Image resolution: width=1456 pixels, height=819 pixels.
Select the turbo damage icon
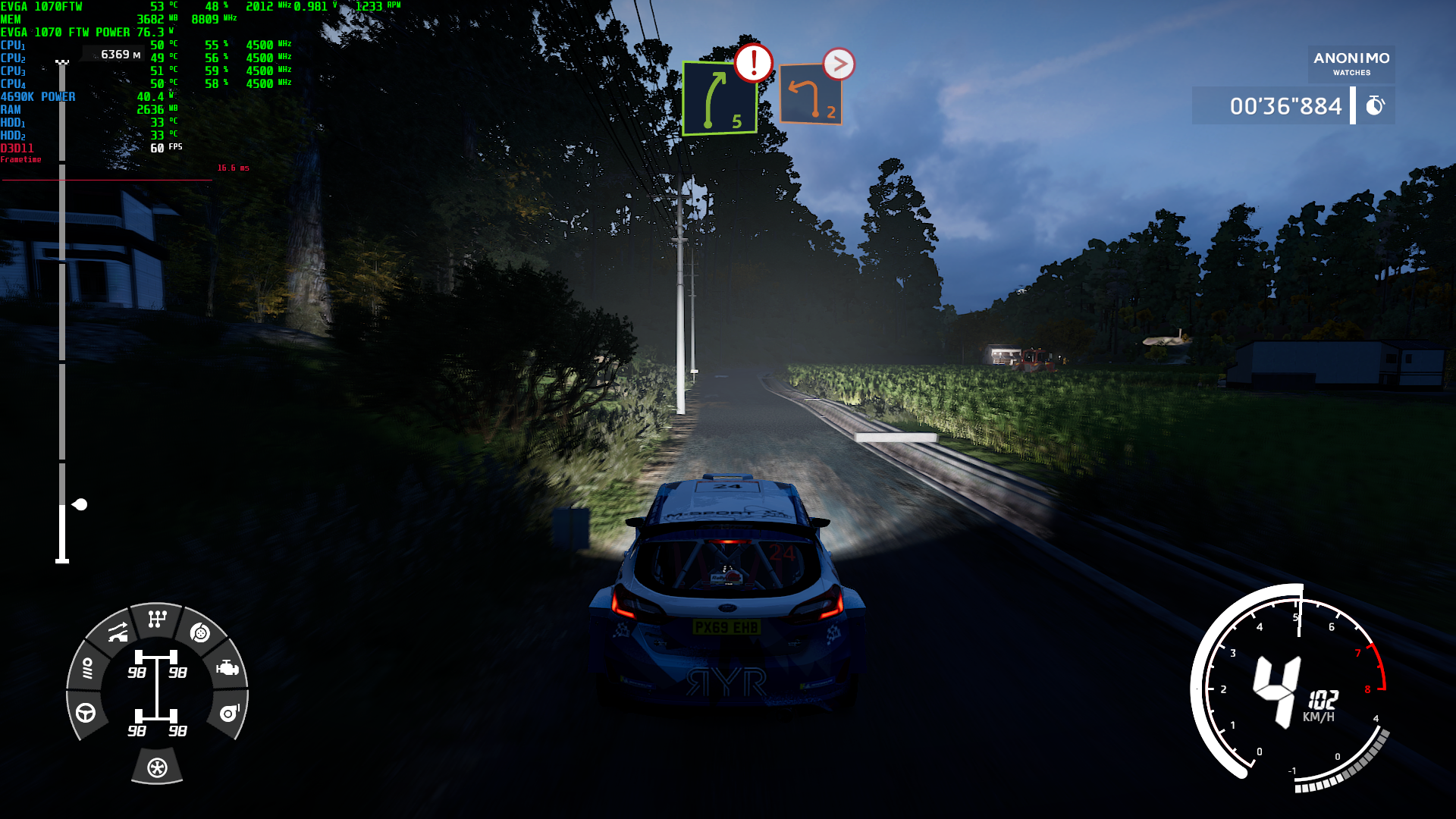[229, 713]
